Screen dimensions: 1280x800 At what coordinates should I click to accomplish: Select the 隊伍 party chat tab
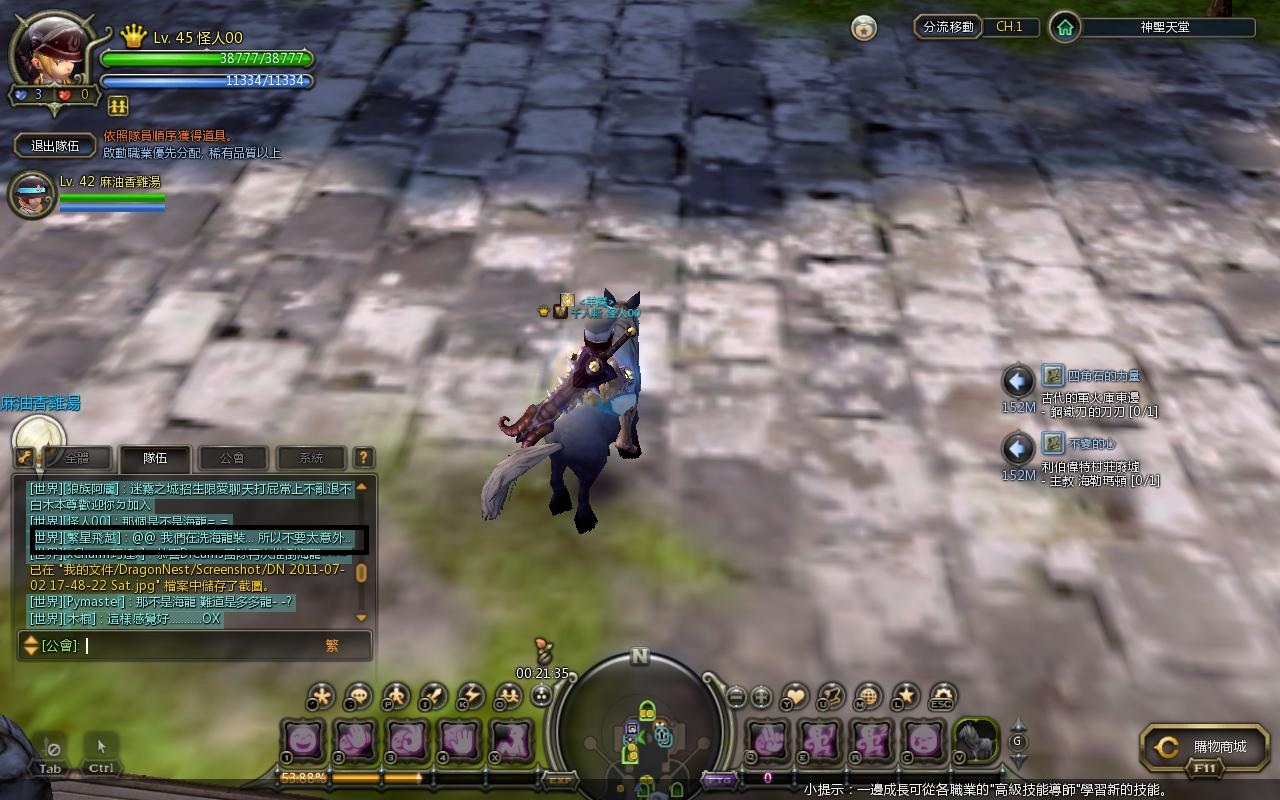pos(155,458)
